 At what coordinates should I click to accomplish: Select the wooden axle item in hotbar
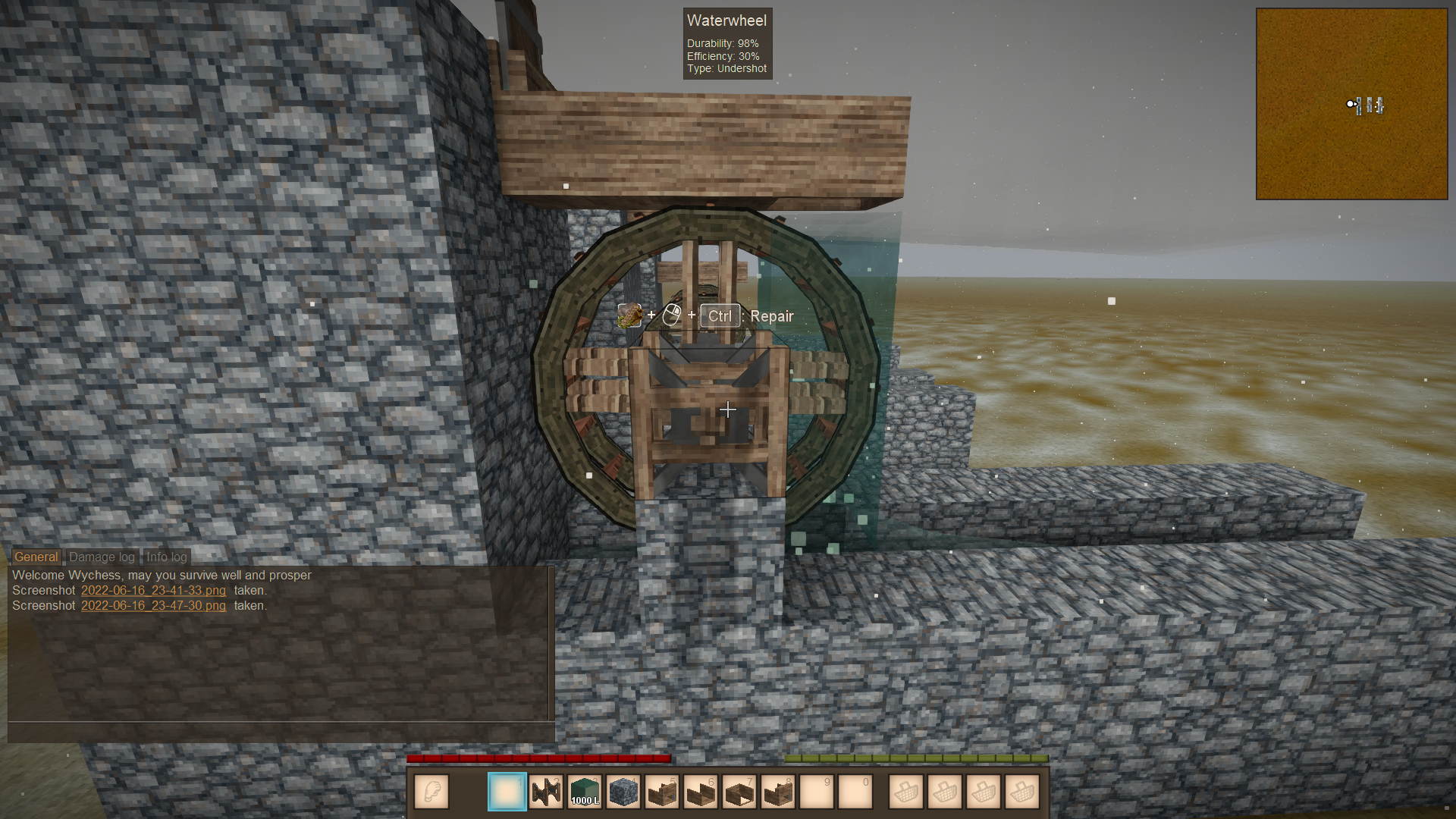coord(546,792)
